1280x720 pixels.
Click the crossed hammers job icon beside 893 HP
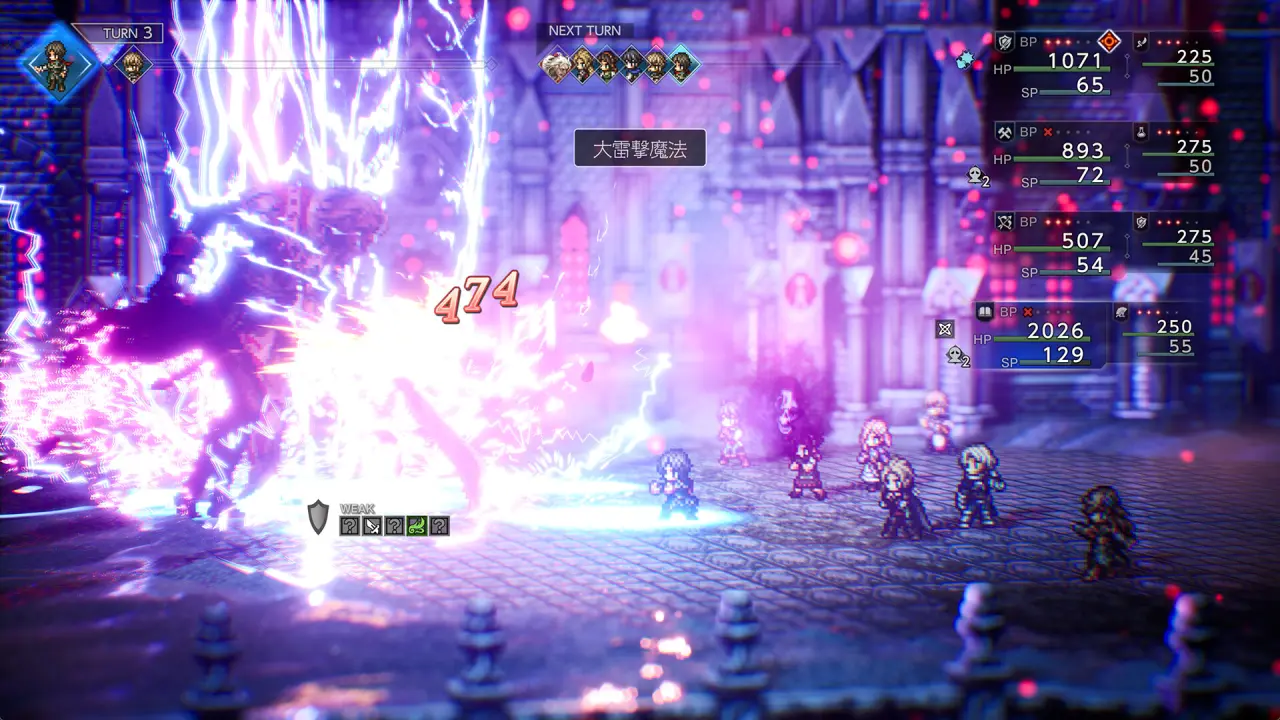pyautogui.click(x=1006, y=133)
